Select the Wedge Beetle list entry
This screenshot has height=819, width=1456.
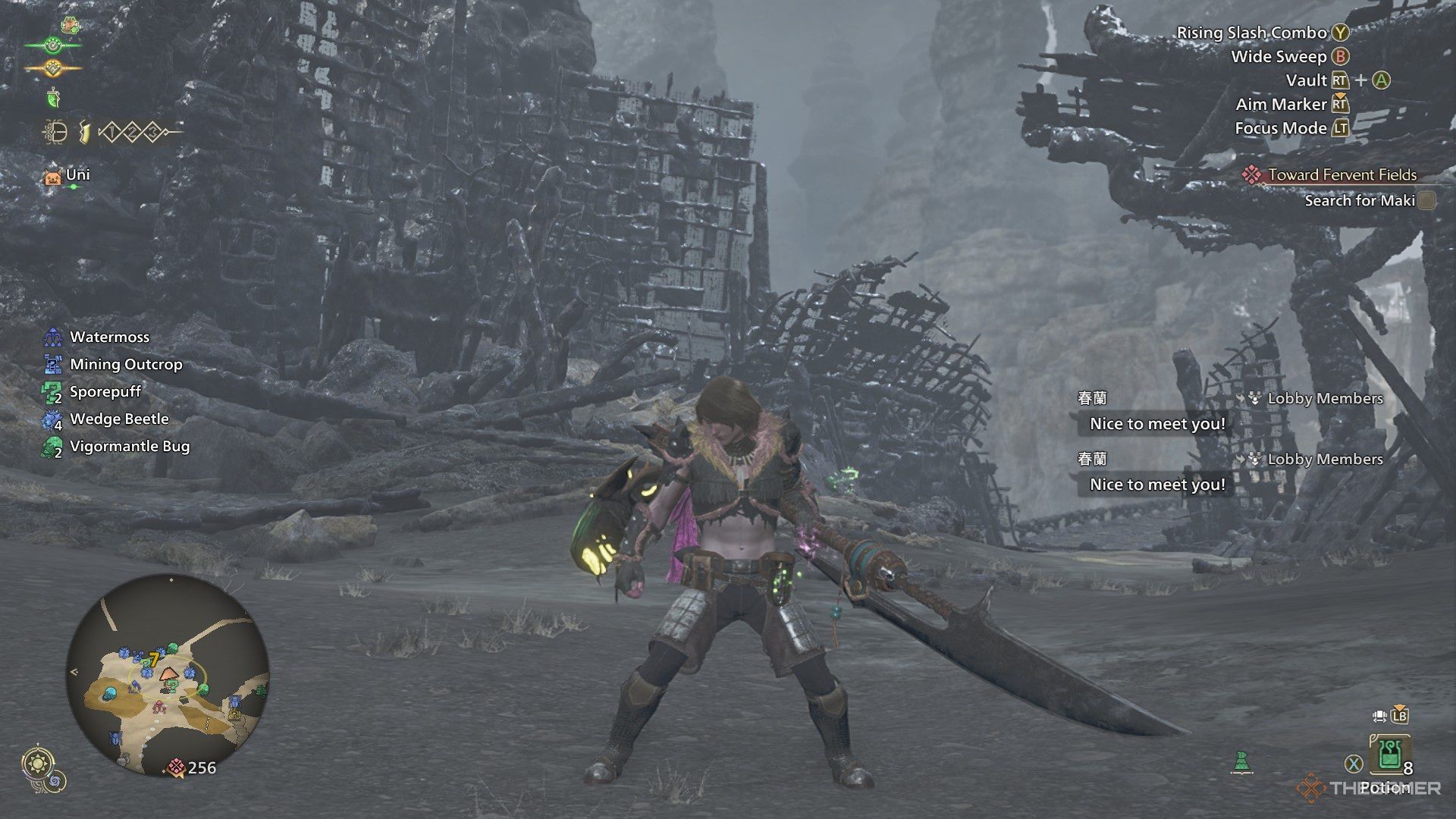pos(119,419)
